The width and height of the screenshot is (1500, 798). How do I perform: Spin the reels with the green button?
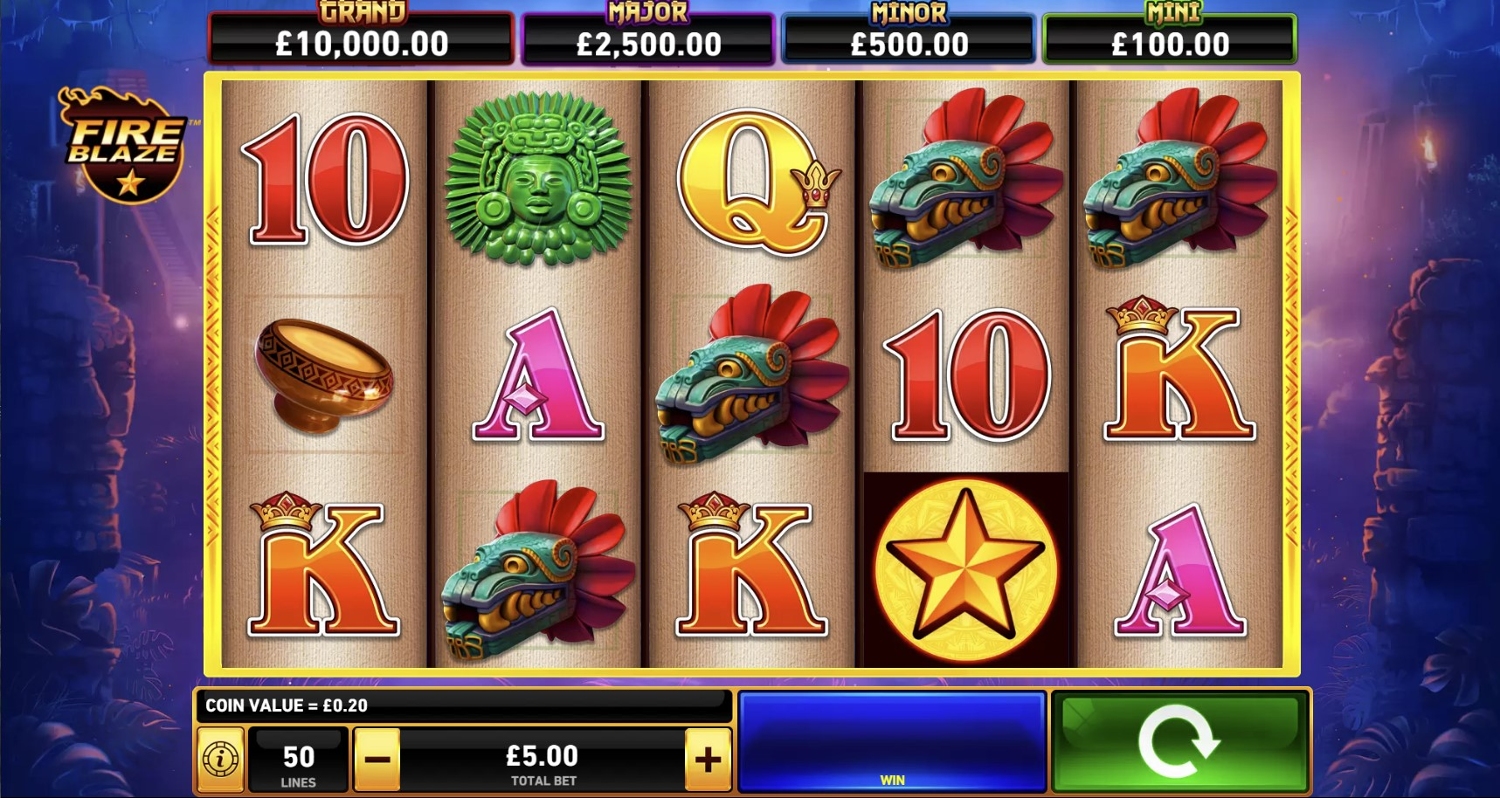(1179, 741)
